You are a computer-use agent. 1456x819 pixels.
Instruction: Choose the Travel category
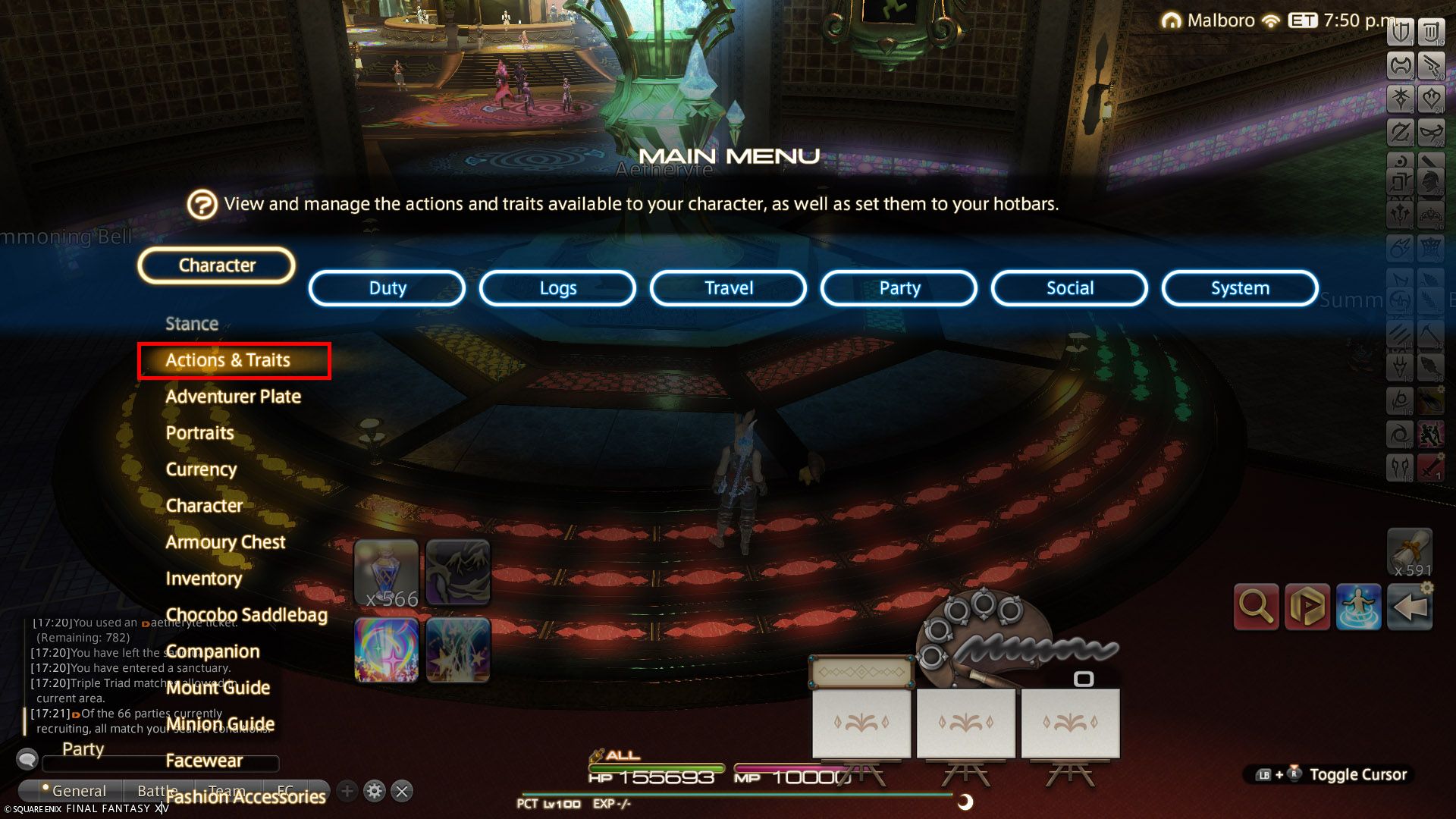click(x=728, y=288)
